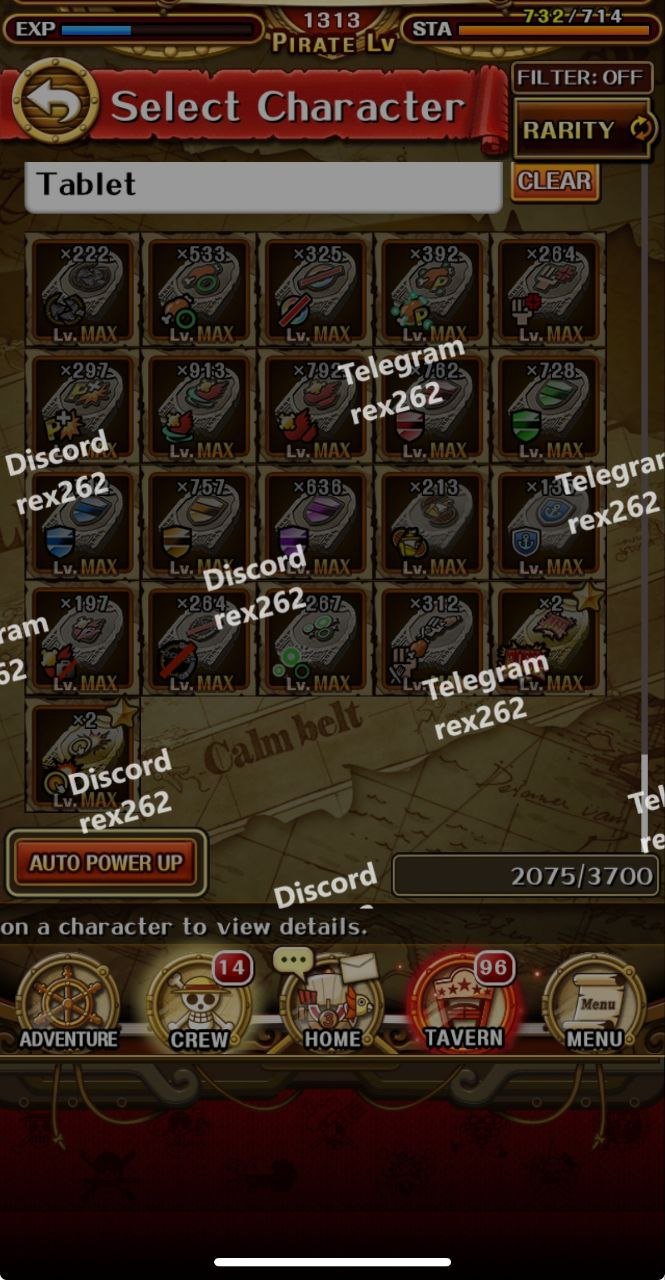Choose the yellow shield tablet ×757
This screenshot has height=1280, width=665.
(199, 523)
